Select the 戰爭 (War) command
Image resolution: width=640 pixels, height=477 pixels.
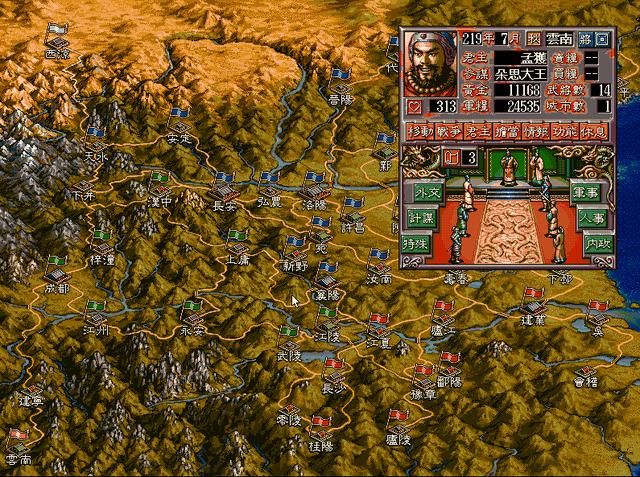pyautogui.click(x=449, y=131)
